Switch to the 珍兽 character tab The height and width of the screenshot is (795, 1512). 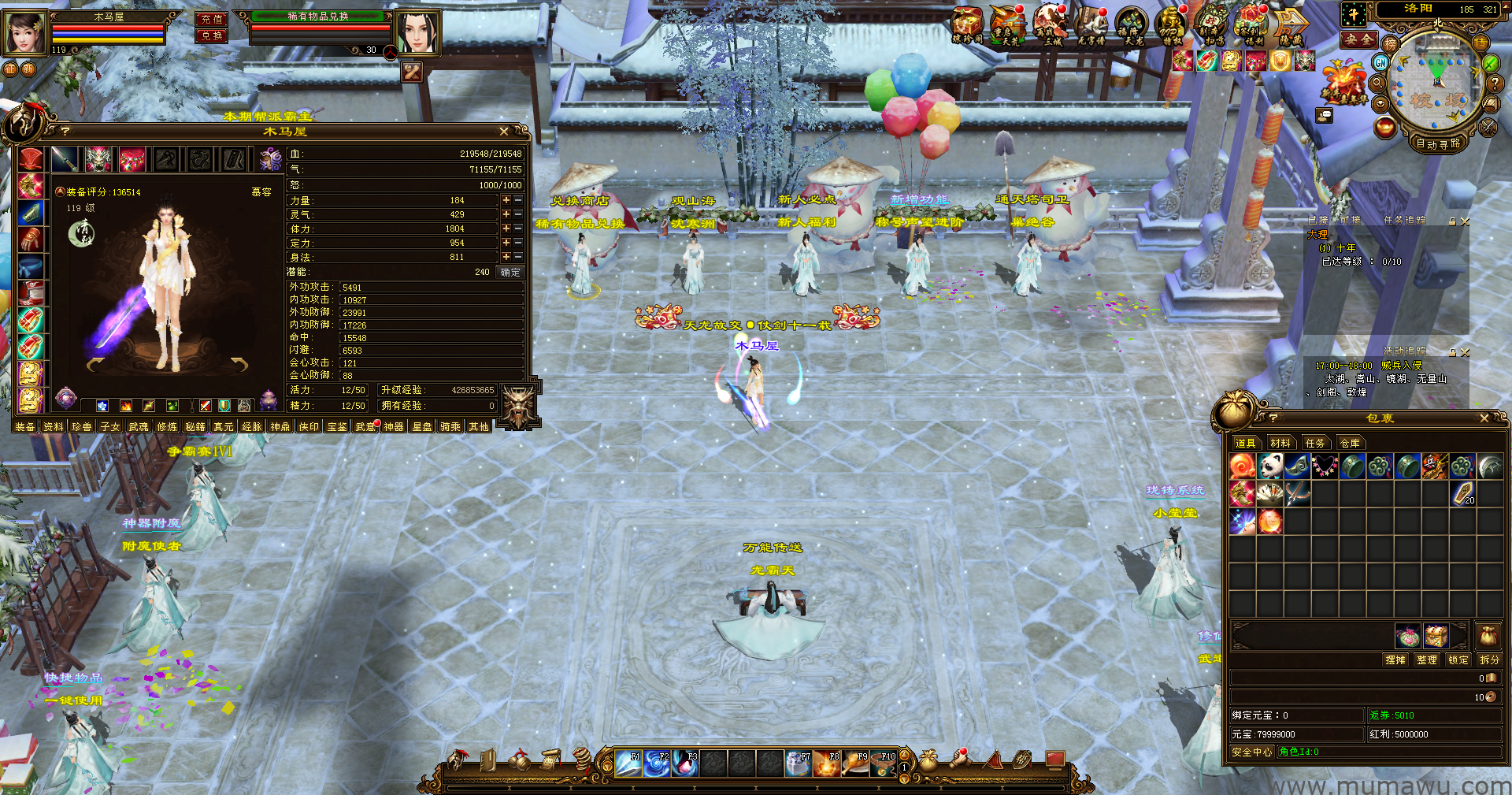click(82, 427)
